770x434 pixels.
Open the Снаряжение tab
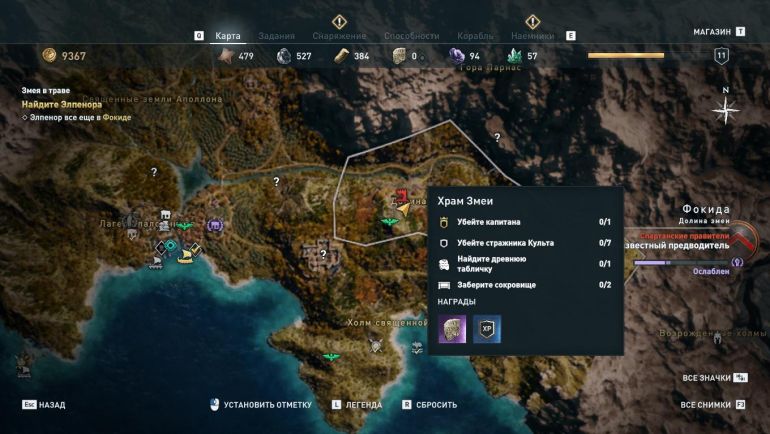339,36
